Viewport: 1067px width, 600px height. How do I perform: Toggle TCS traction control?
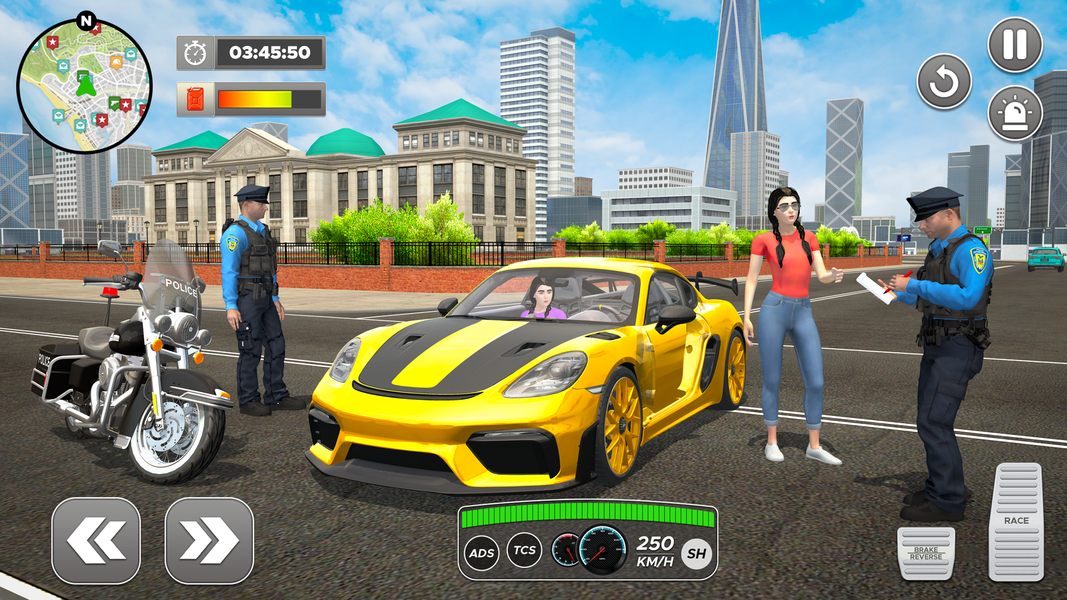(524, 550)
